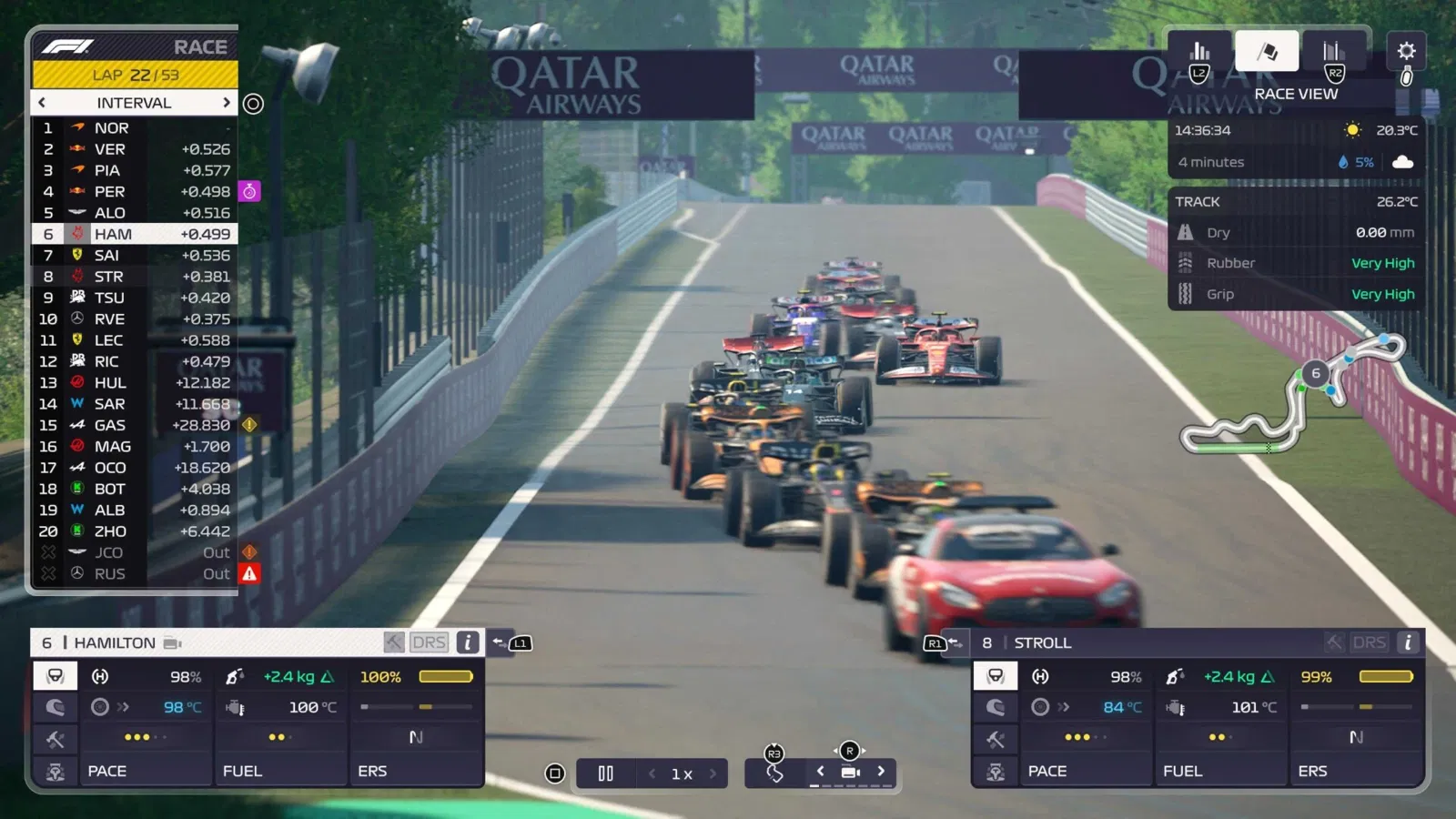1456x819 pixels.
Task: Switch to previous camera view
Action: (x=821, y=772)
